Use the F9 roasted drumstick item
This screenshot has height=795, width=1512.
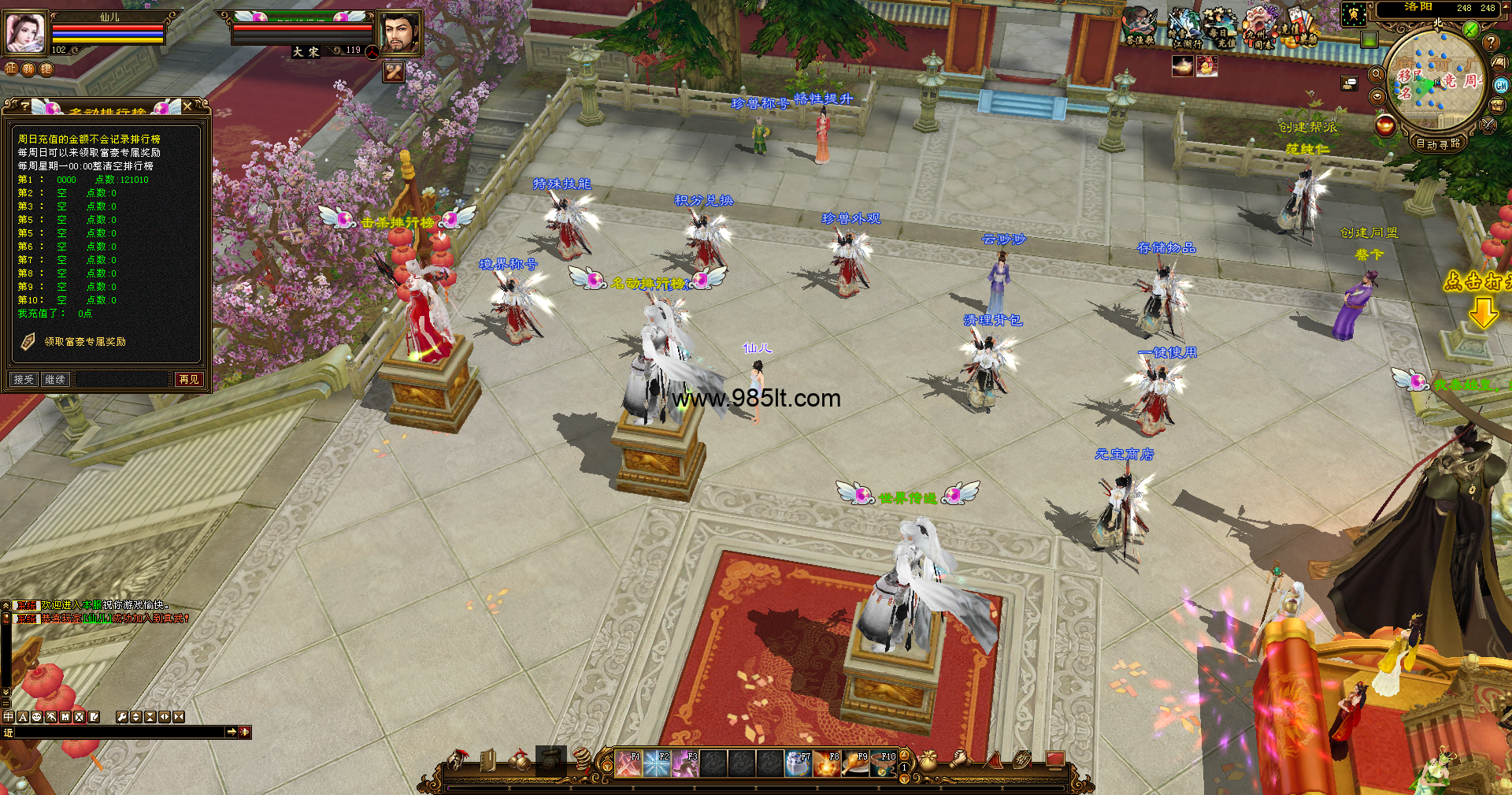point(855,763)
